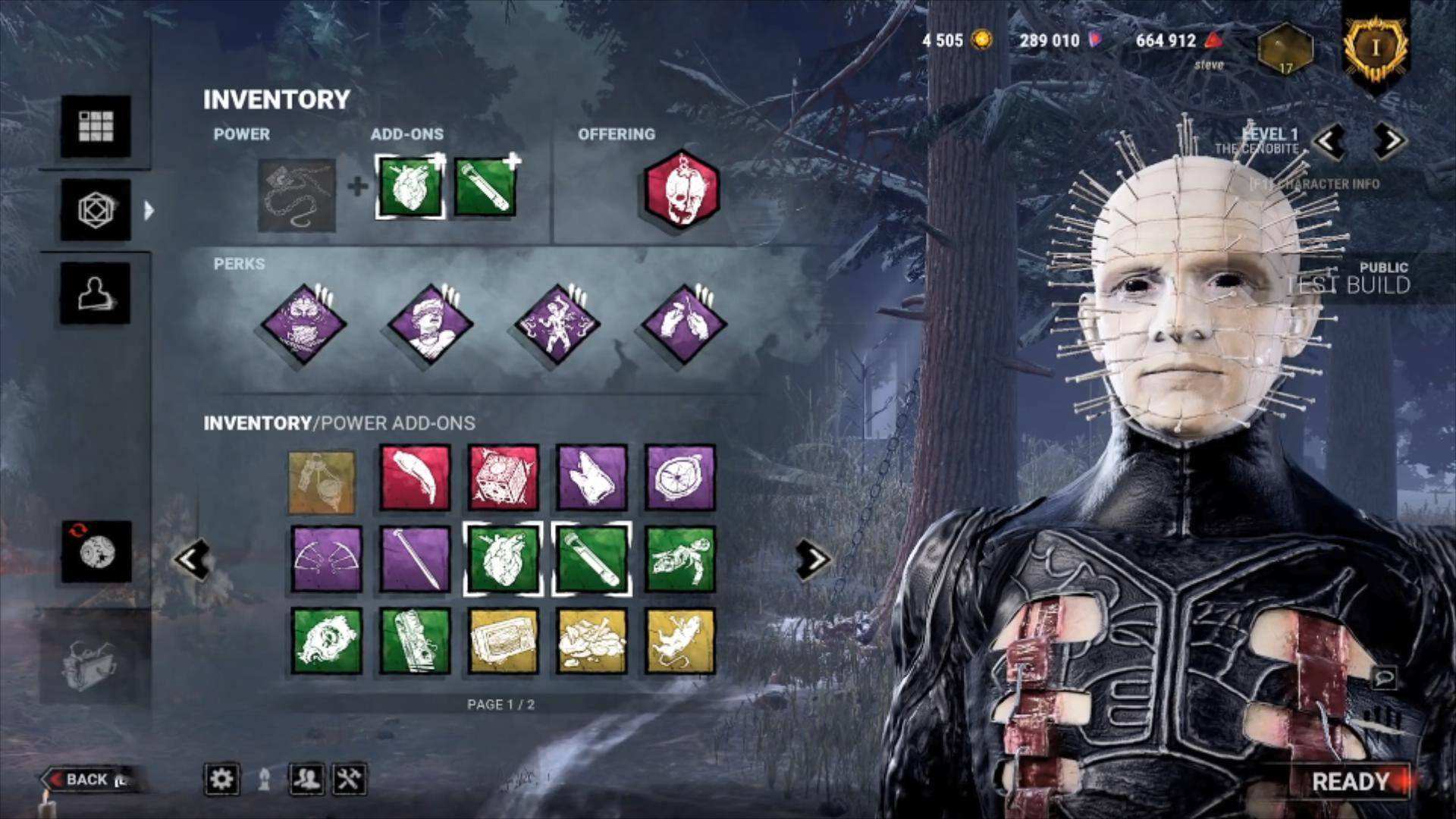Open the crossed tools icon
Screen dimensions: 1456x819
tap(350, 779)
